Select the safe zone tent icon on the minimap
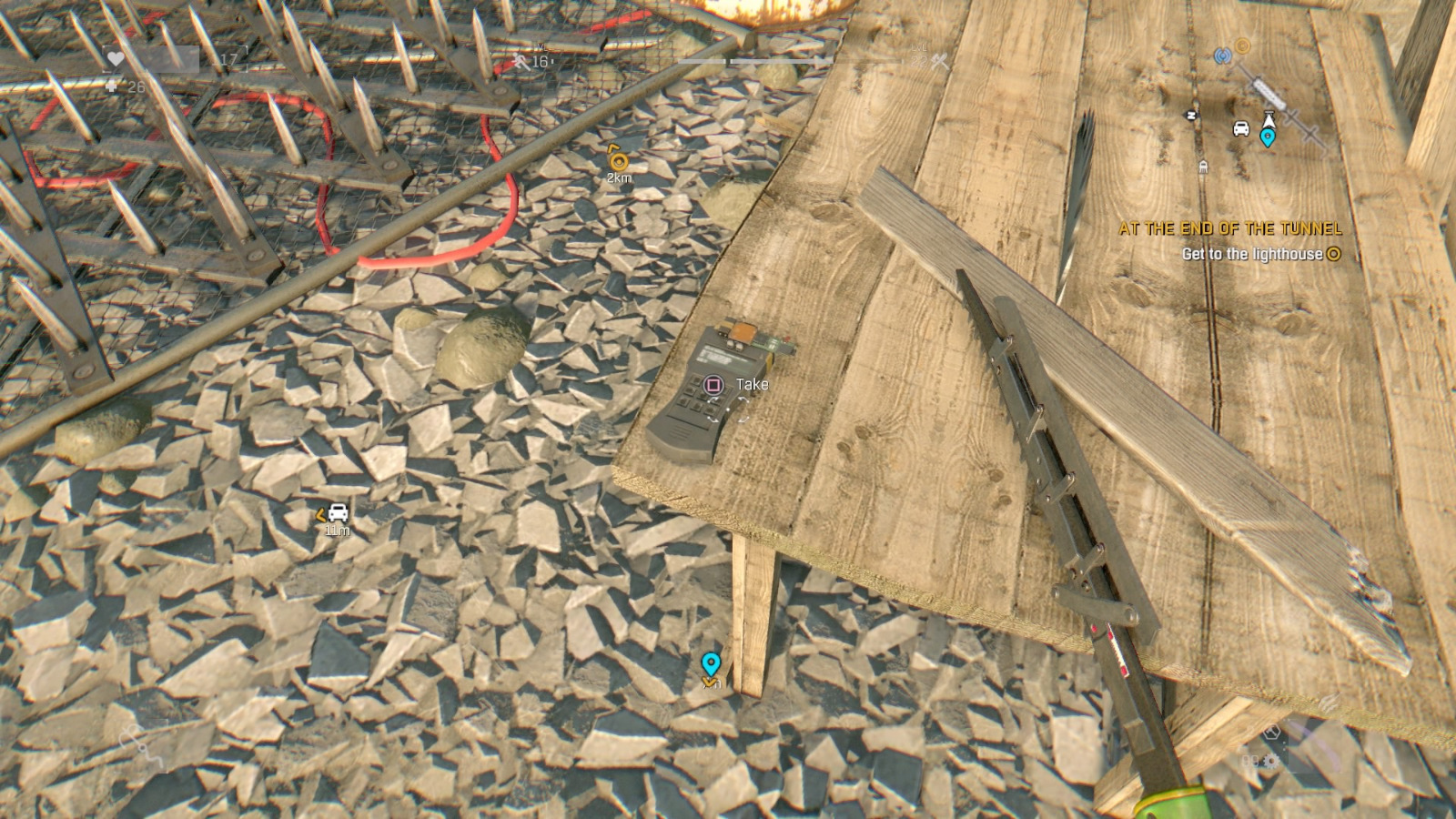Image resolution: width=1456 pixels, height=819 pixels. 1203,166
